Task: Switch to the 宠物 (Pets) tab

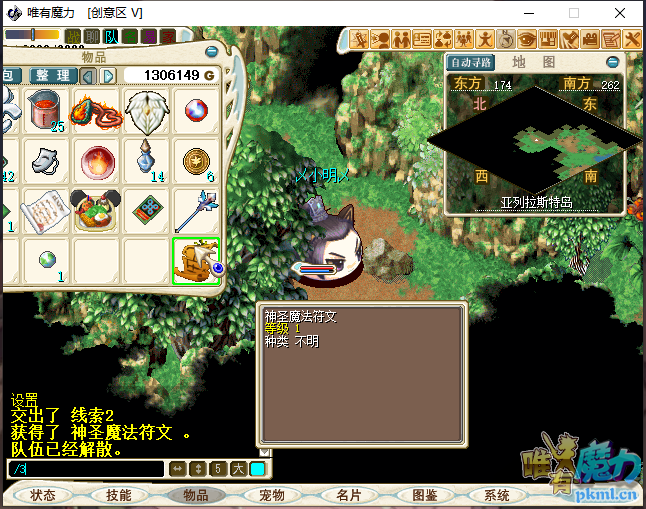Action: tap(272, 495)
